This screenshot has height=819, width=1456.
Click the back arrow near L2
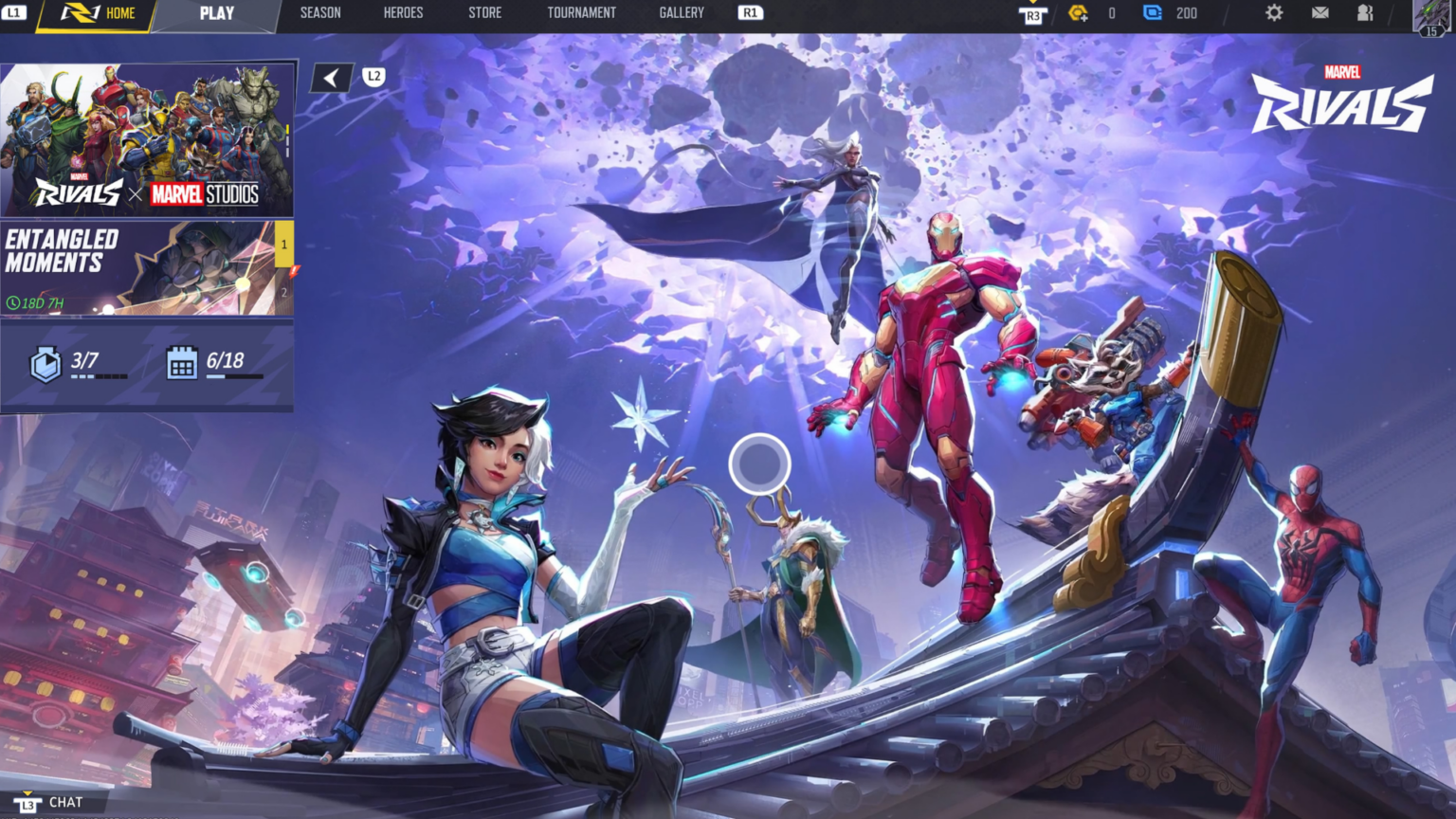click(x=330, y=77)
